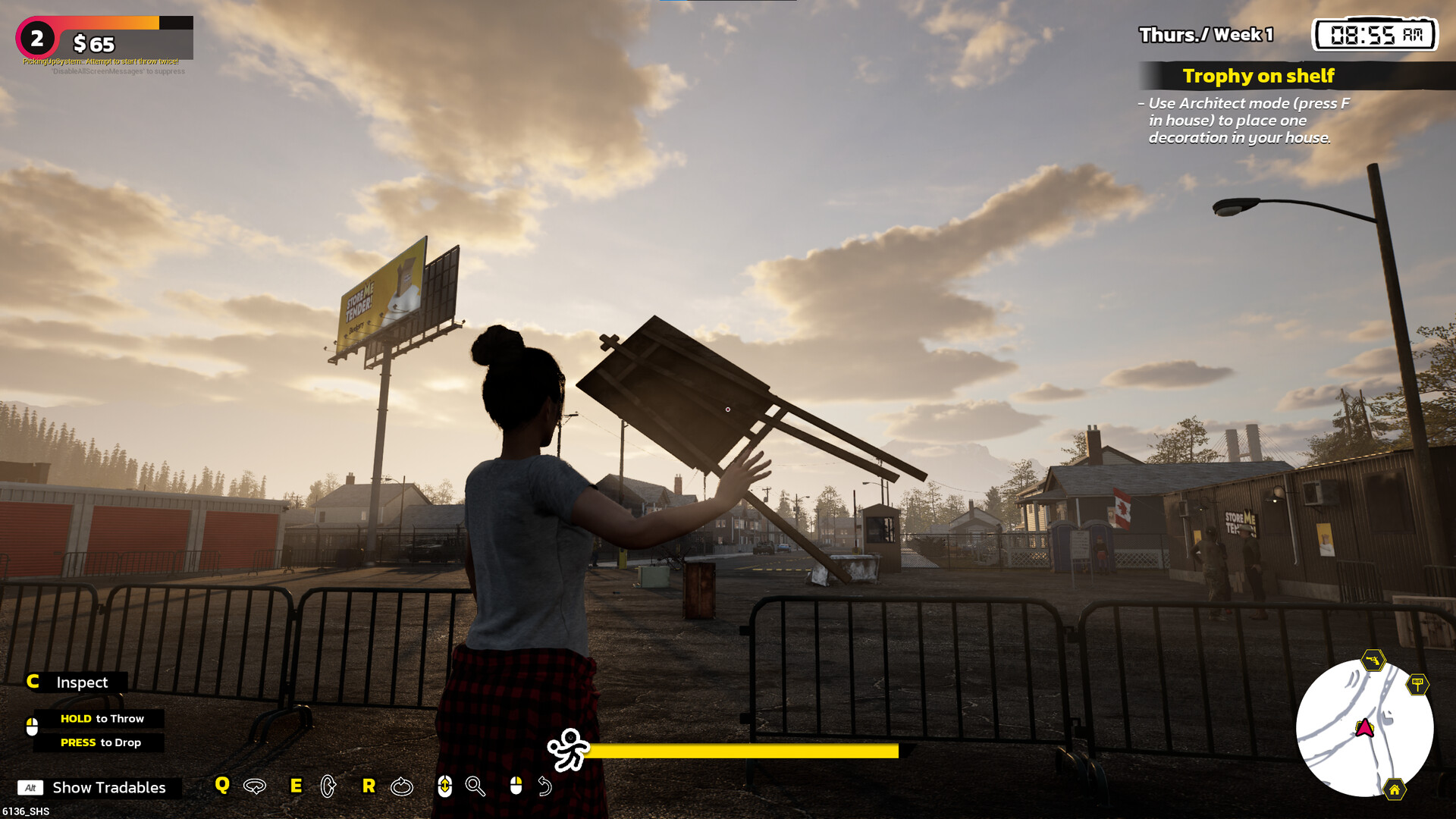Select the R roll rotate icon
Viewport: 1456px width, 819px height.
tap(401, 787)
